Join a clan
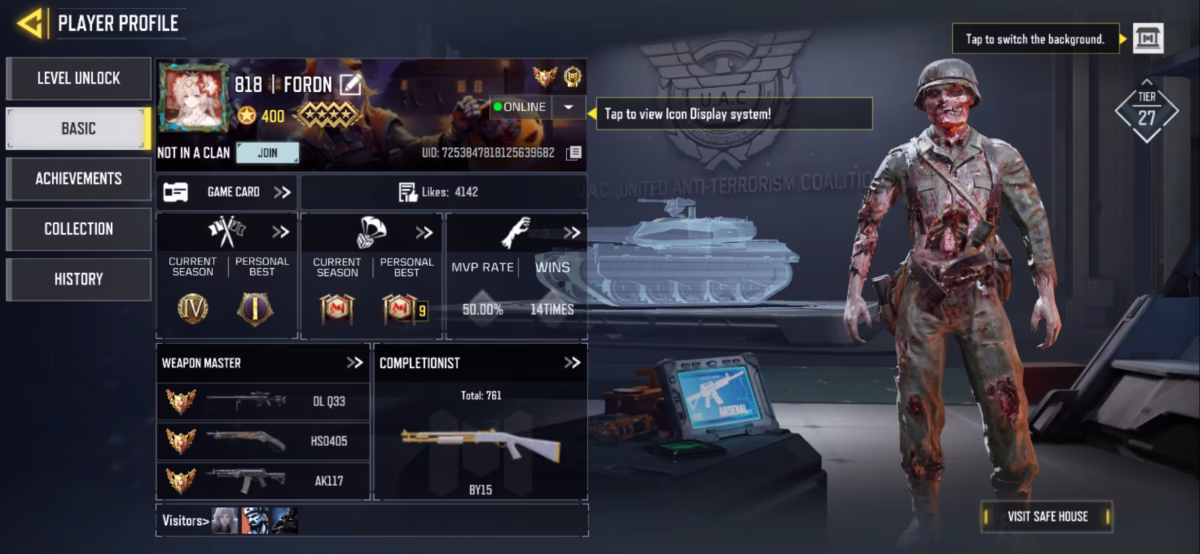 [267, 153]
